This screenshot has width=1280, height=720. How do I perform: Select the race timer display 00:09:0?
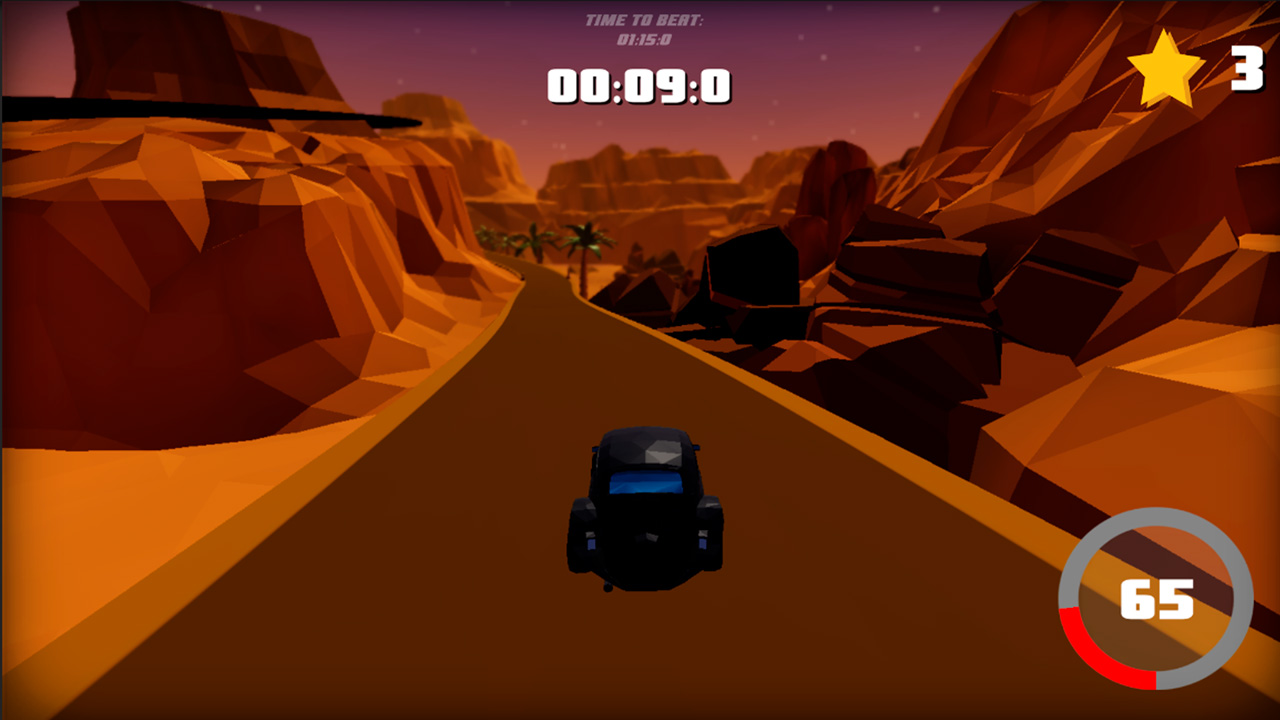coord(640,87)
